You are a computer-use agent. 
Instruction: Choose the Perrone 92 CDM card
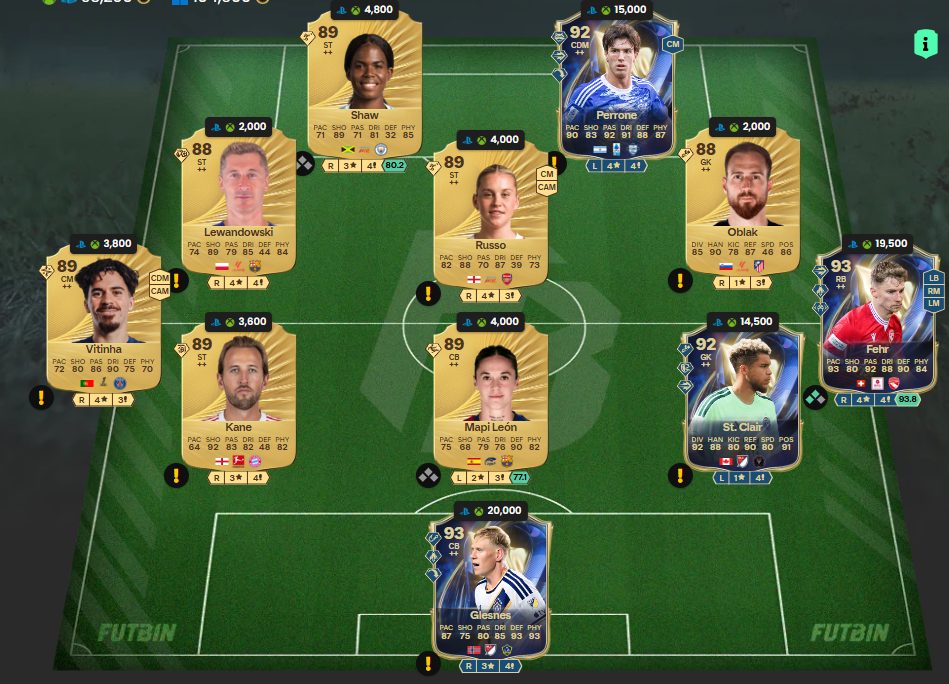coord(616,85)
